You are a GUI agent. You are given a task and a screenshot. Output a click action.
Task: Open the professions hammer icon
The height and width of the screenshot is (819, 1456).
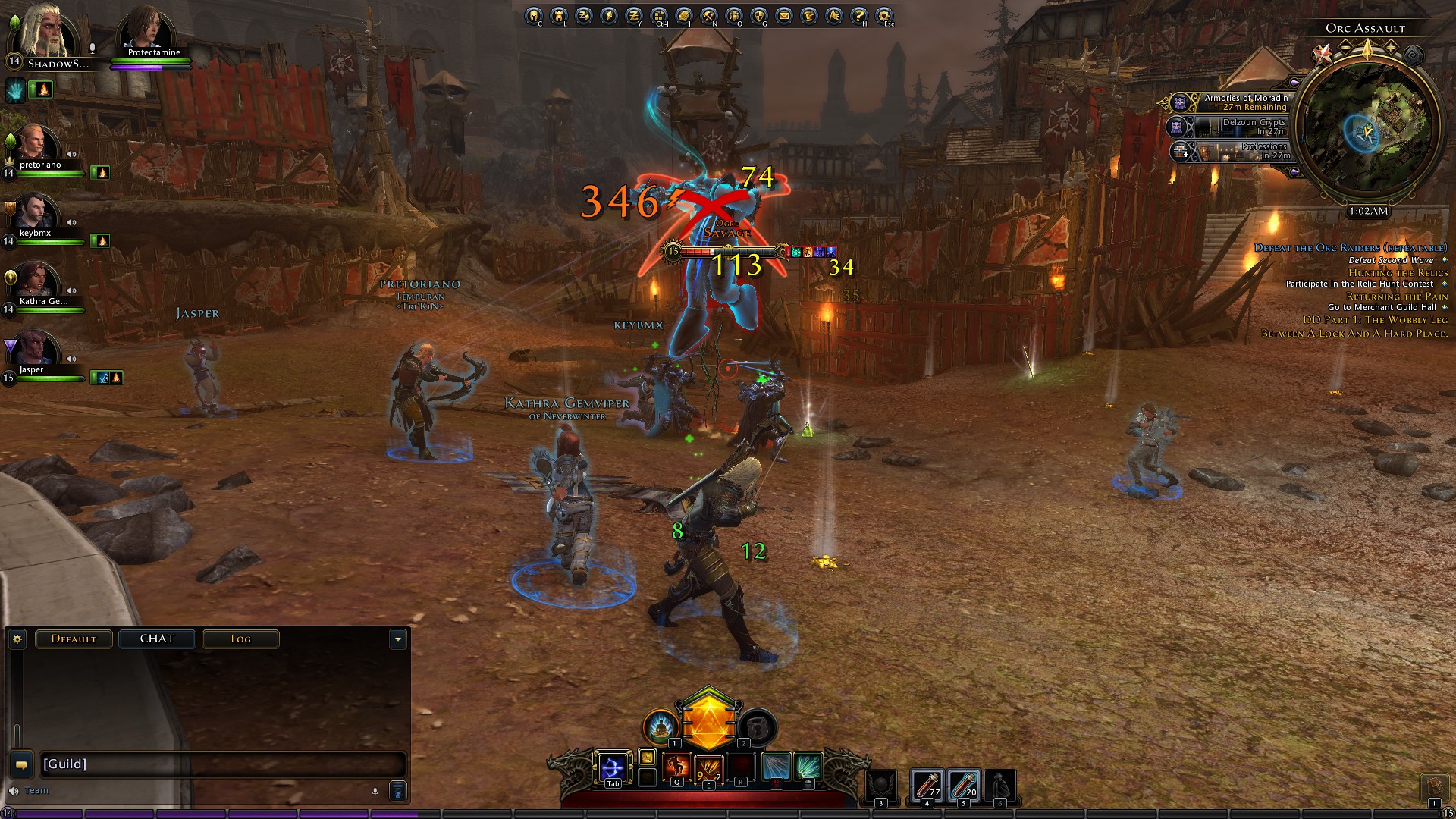709,15
